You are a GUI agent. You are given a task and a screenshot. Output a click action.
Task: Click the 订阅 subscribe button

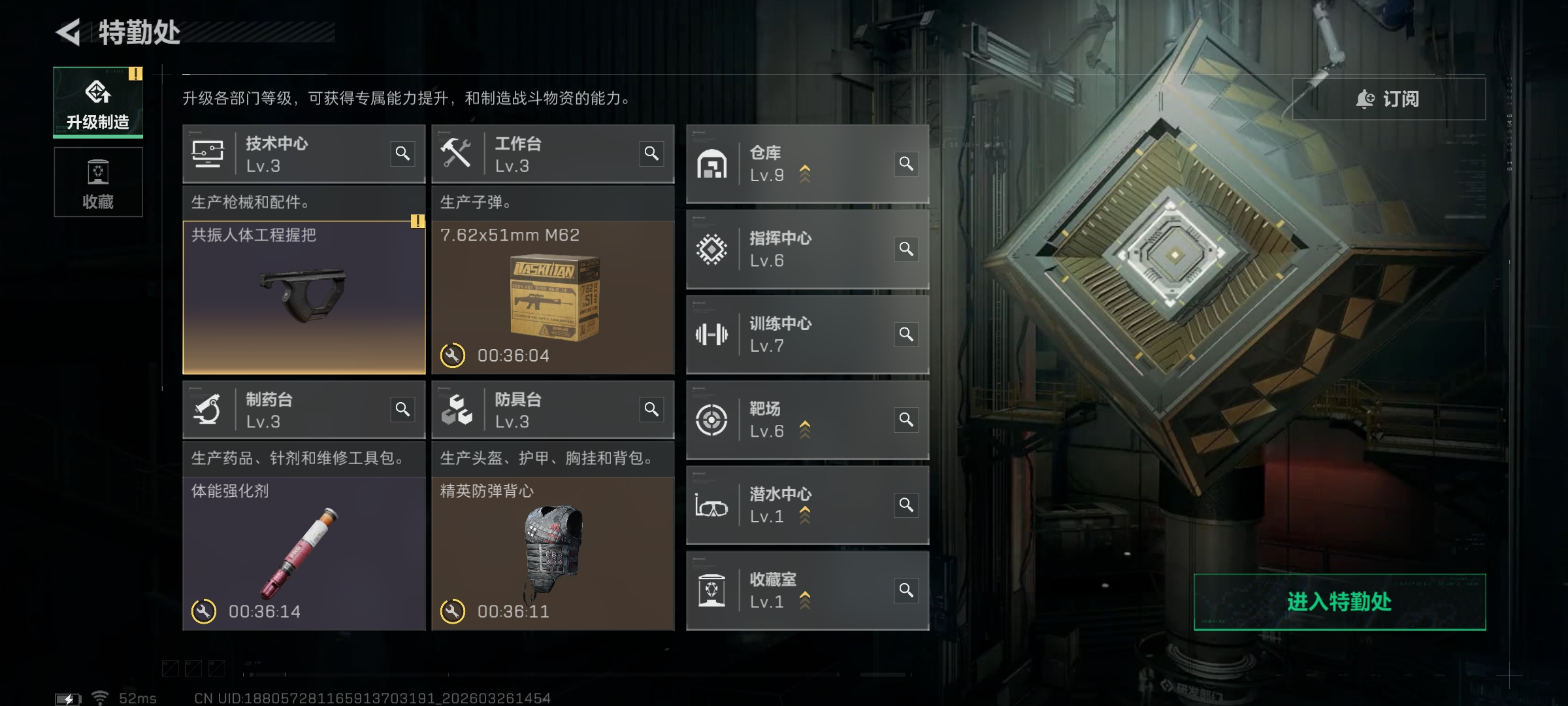click(x=1388, y=99)
